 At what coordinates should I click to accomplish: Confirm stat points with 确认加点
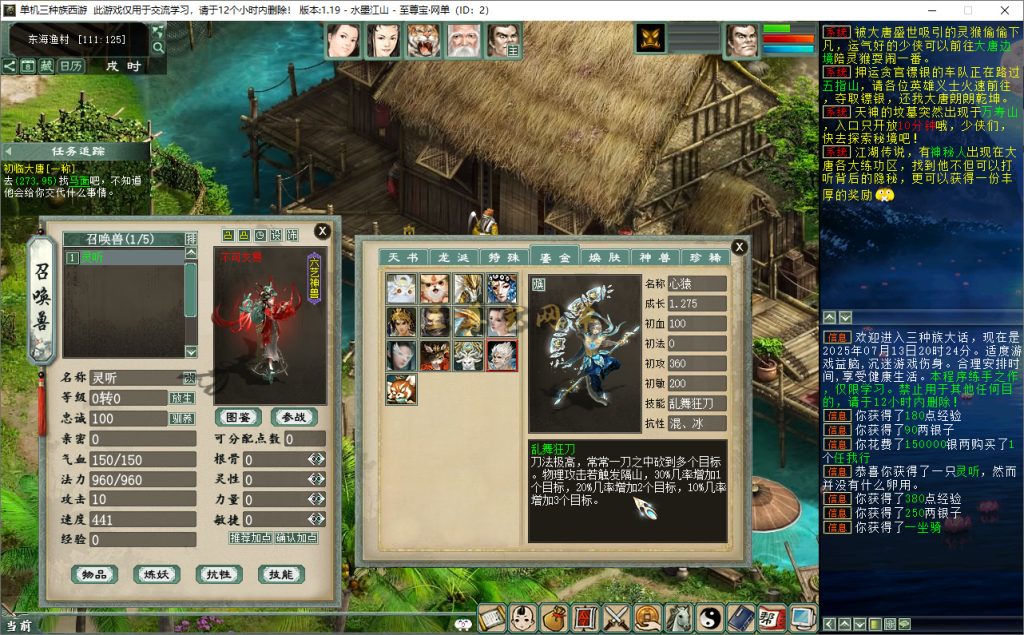(x=296, y=538)
